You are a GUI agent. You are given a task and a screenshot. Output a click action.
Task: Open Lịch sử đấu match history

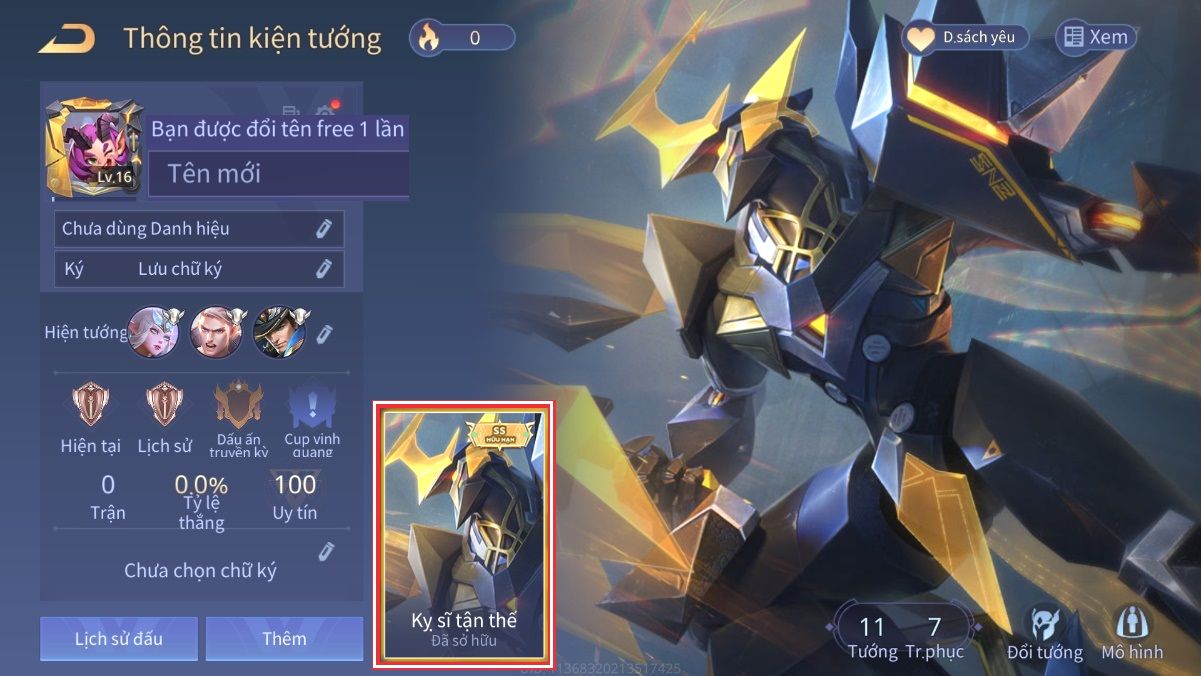[118, 638]
